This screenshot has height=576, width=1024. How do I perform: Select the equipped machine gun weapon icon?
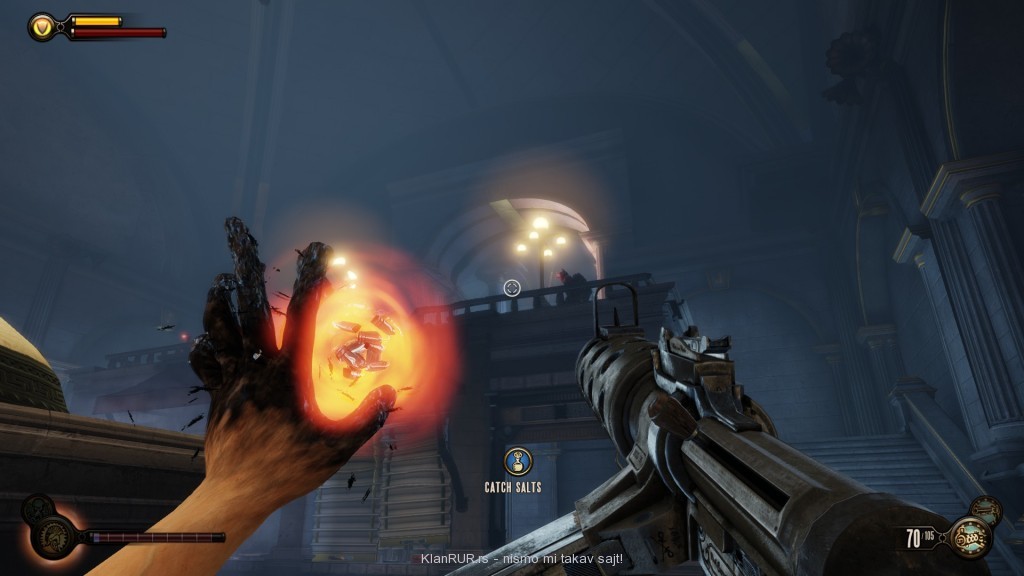click(969, 537)
